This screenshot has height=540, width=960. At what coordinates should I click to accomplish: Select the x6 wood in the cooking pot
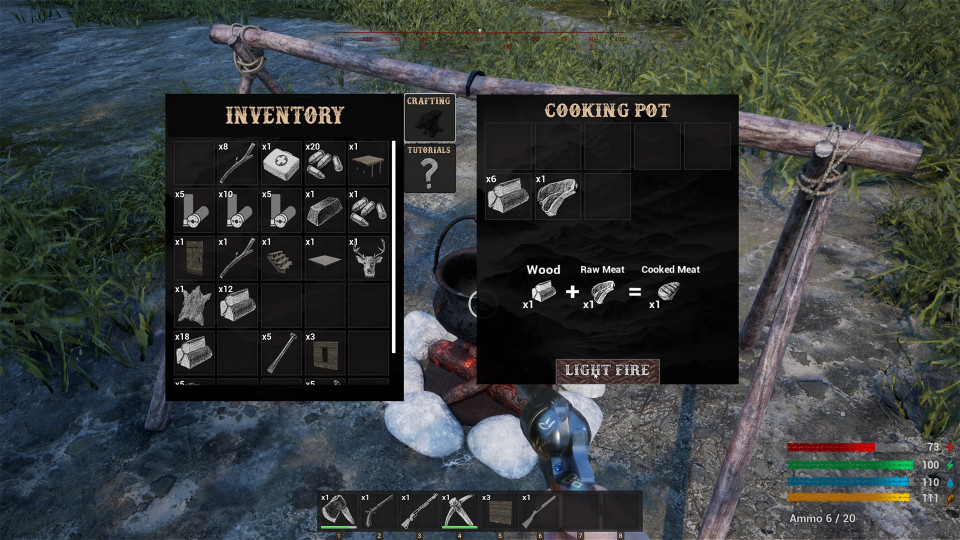point(509,196)
